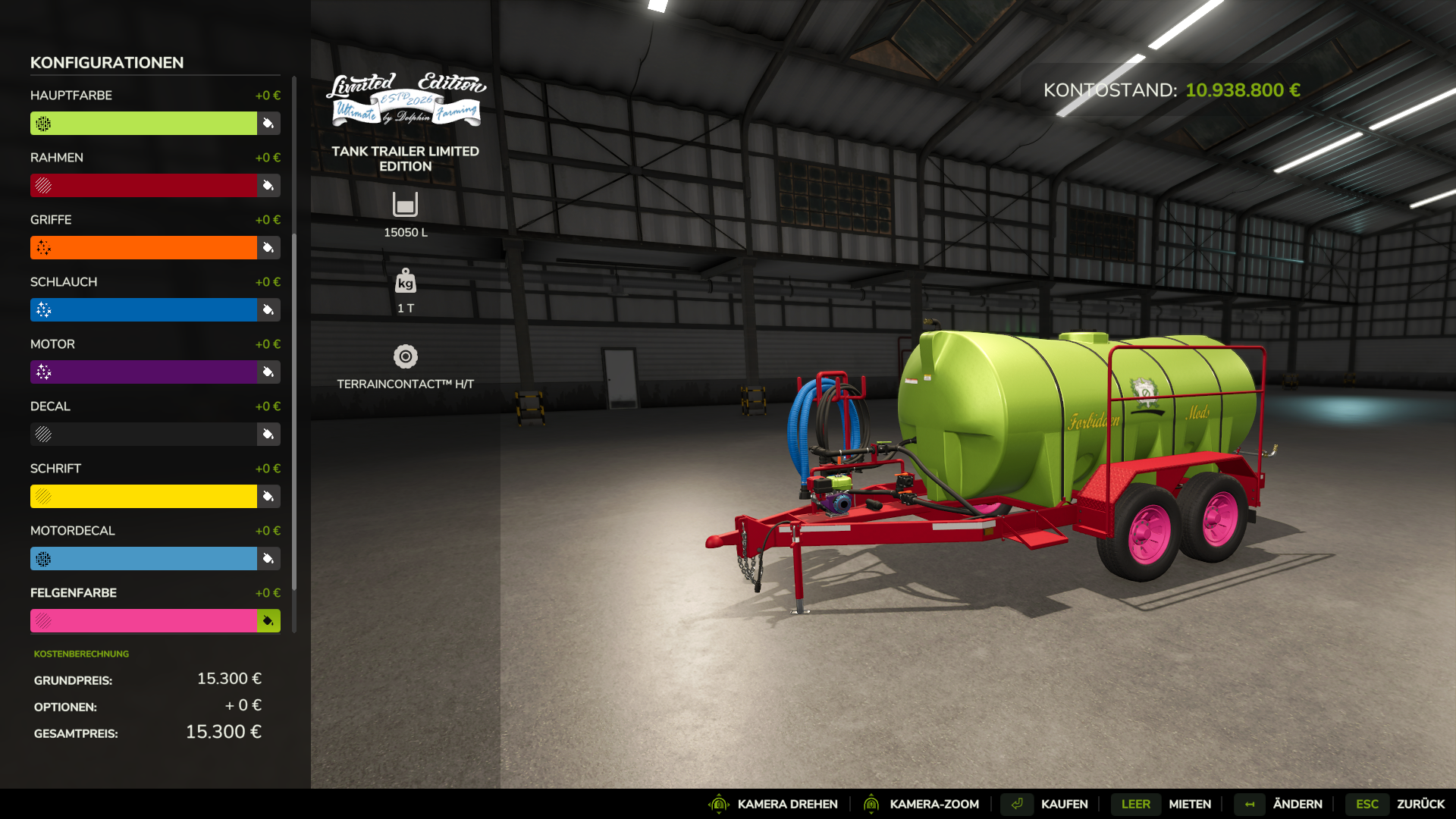Choose the dark red Rahmen color bar

[x=144, y=186]
